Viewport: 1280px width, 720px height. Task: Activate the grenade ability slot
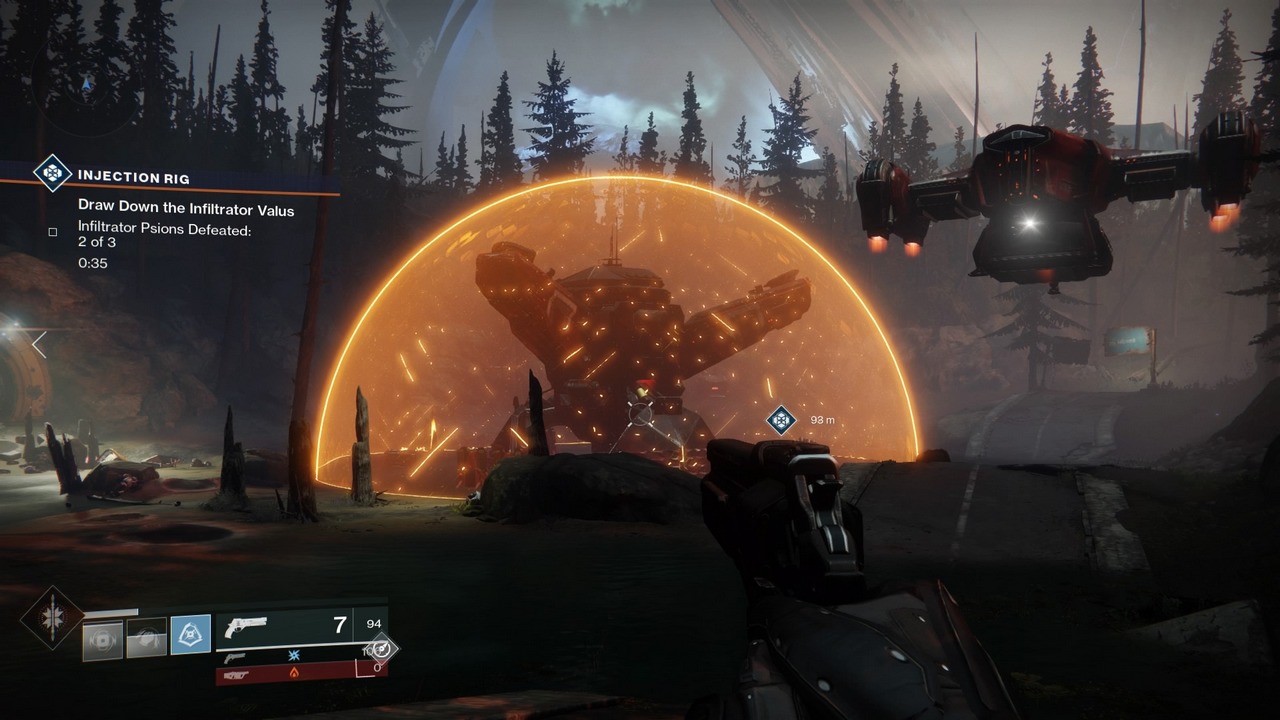[103, 640]
